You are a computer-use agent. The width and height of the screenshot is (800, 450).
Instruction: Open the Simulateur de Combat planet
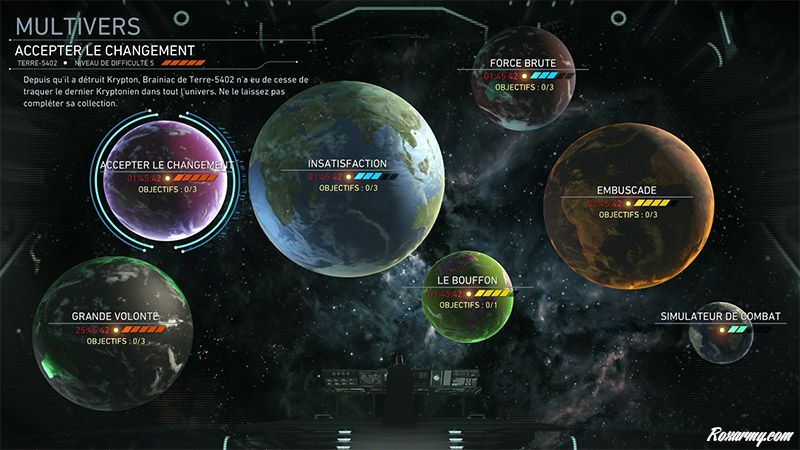(720, 333)
